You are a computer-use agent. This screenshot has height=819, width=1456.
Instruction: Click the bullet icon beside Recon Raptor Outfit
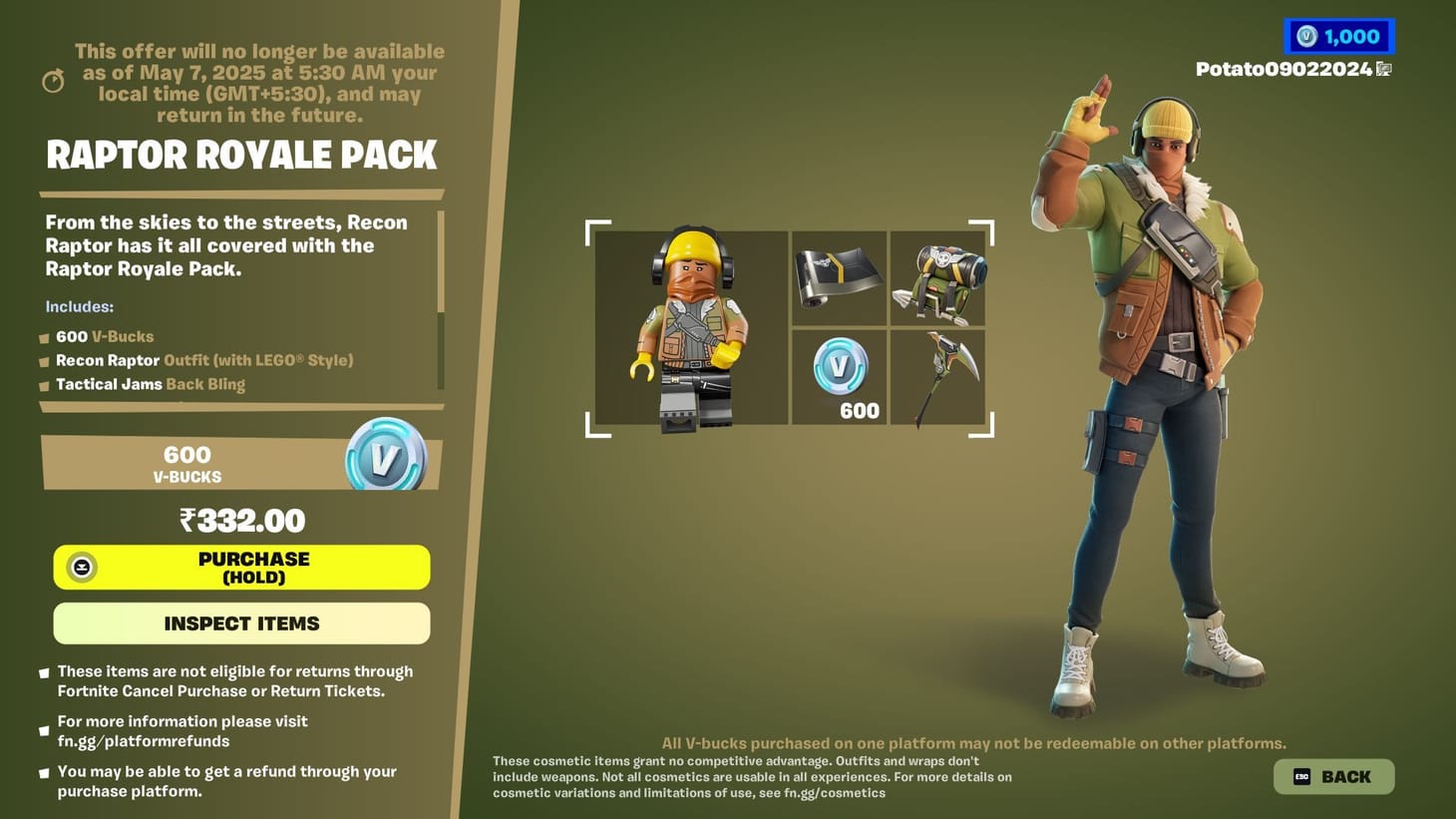point(44,361)
